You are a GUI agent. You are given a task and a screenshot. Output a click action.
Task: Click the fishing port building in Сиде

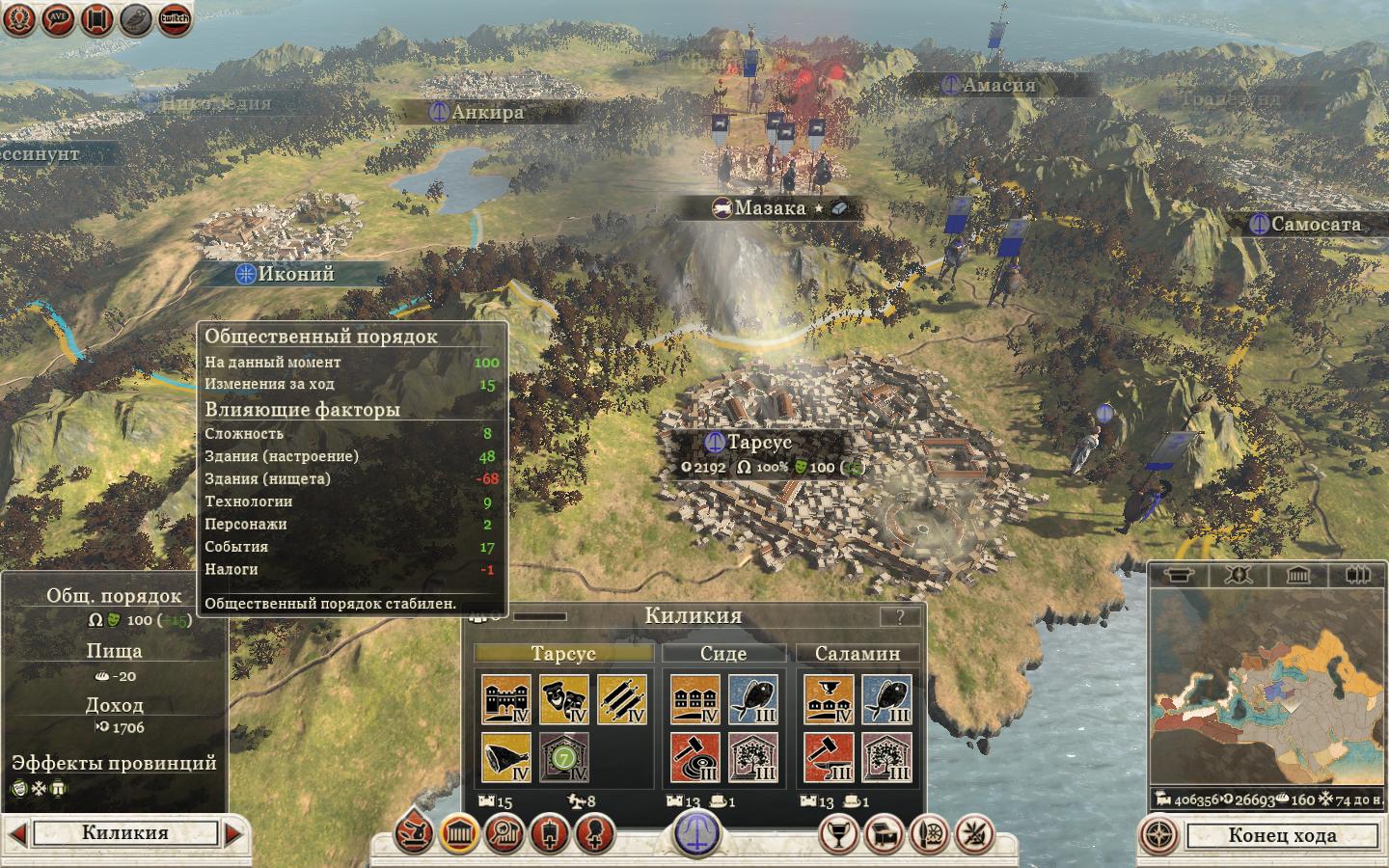pyautogui.click(x=753, y=700)
